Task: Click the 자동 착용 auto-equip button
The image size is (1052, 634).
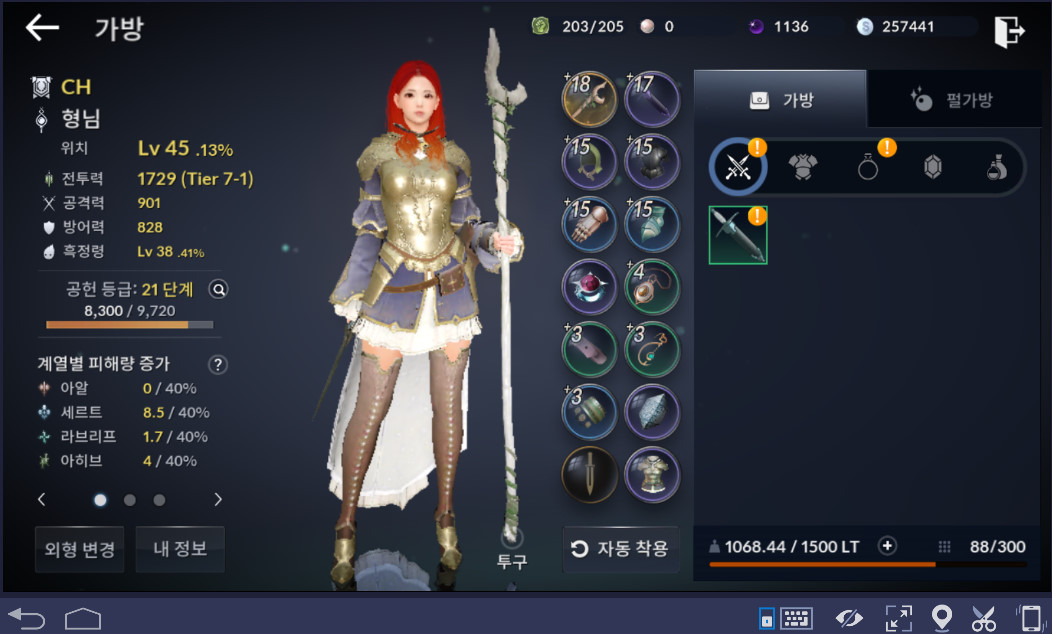Action: pos(620,548)
